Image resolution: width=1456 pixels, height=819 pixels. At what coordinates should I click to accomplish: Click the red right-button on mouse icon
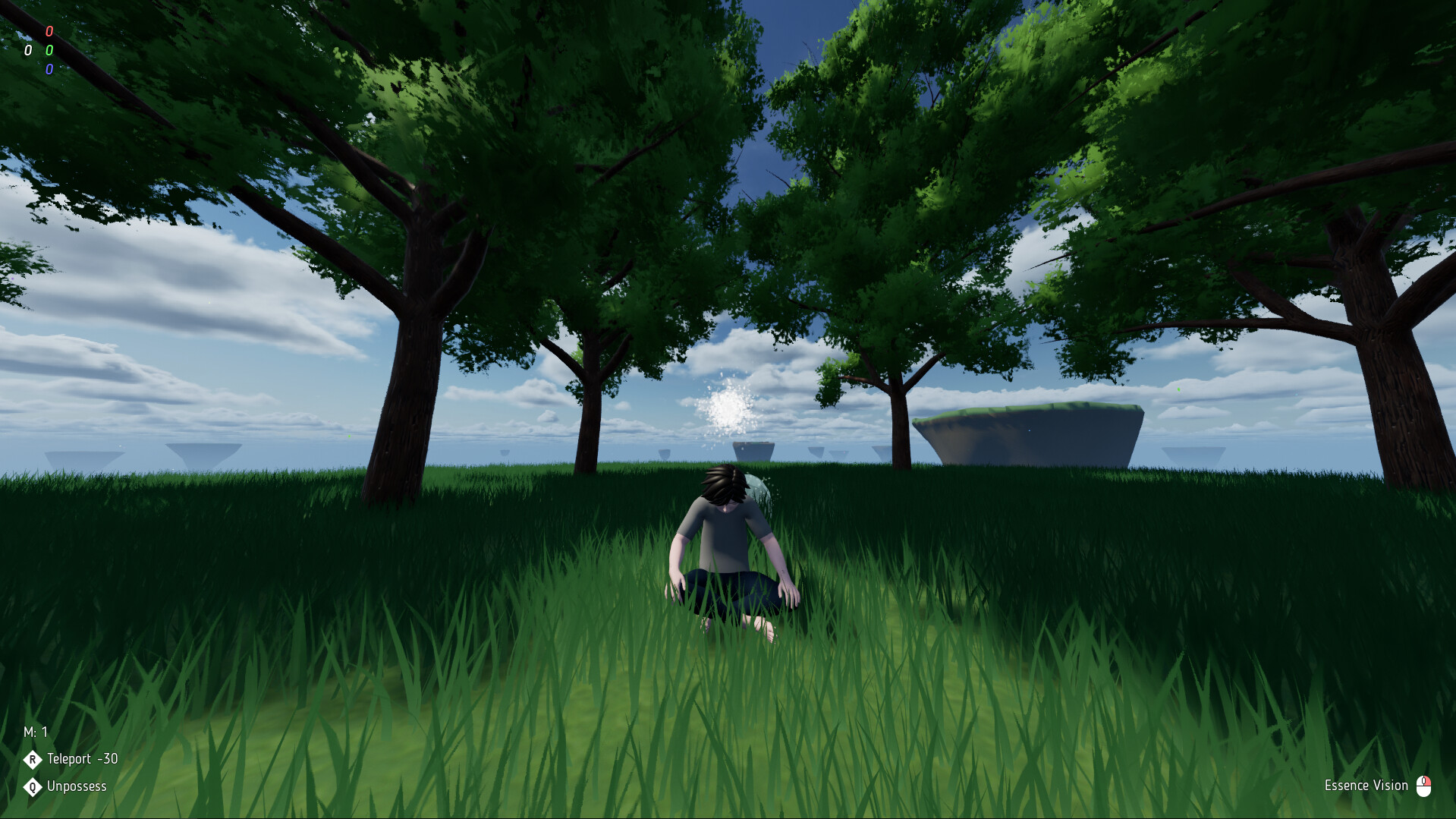pos(1429,780)
